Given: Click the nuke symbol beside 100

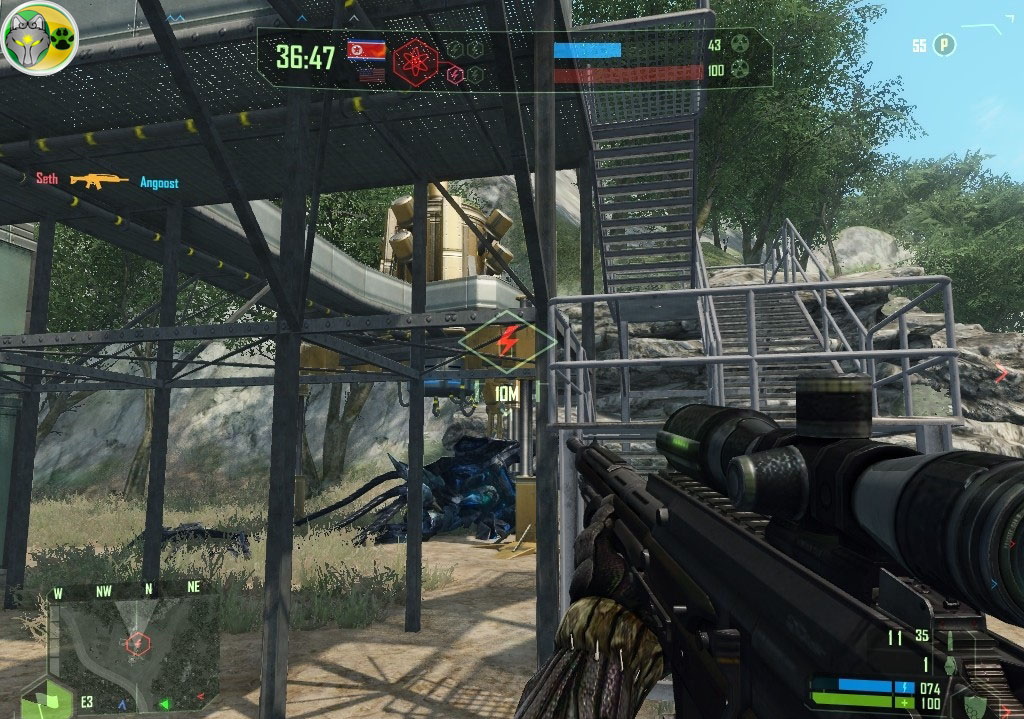Looking at the screenshot, I should [x=740, y=70].
